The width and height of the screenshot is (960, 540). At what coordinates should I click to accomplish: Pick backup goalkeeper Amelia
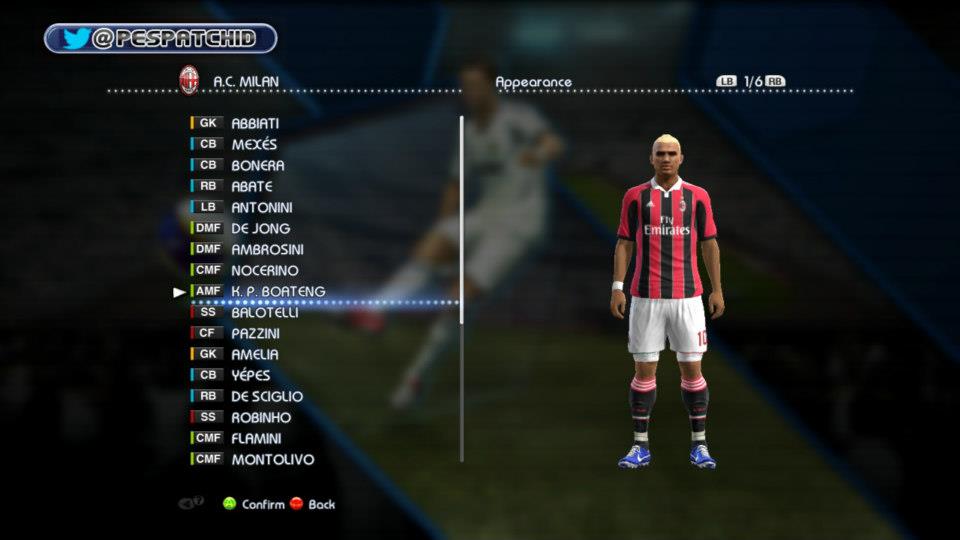(x=254, y=354)
